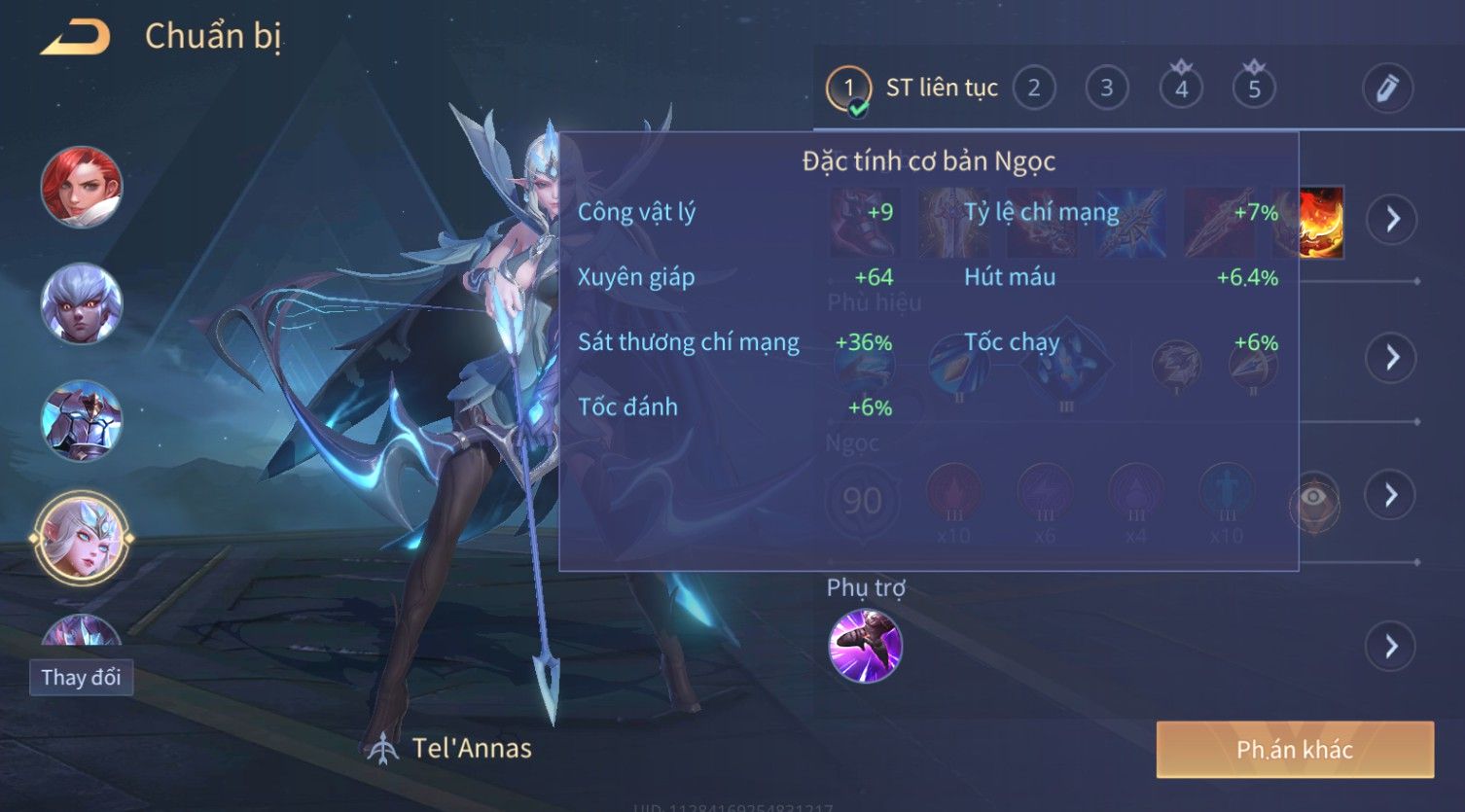This screenshot has height=812, width=1465.
Task: Expand the Ngọc row arrow
Action: 1392,495
